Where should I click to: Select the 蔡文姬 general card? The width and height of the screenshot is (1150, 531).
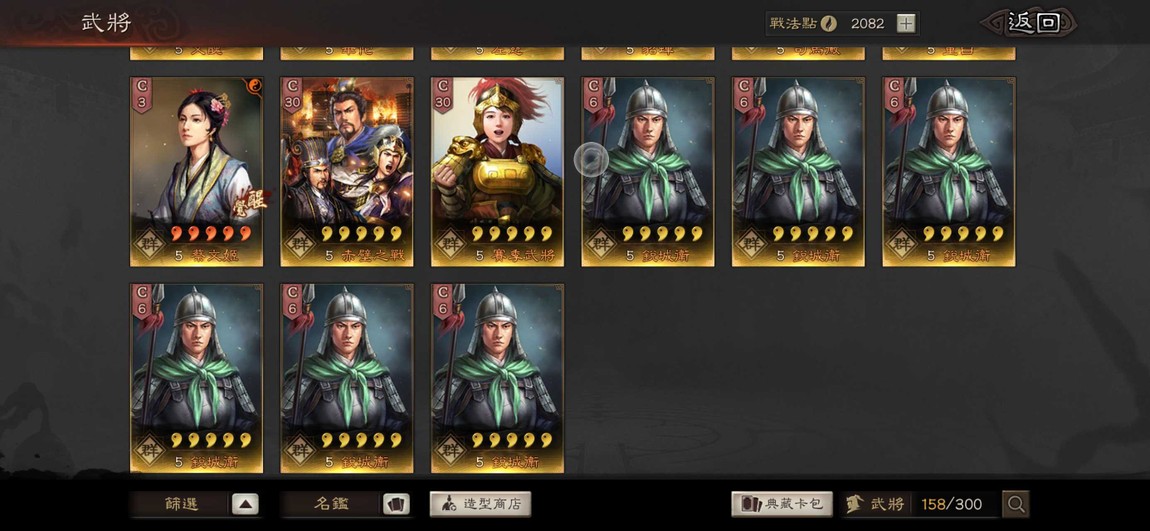197,171
